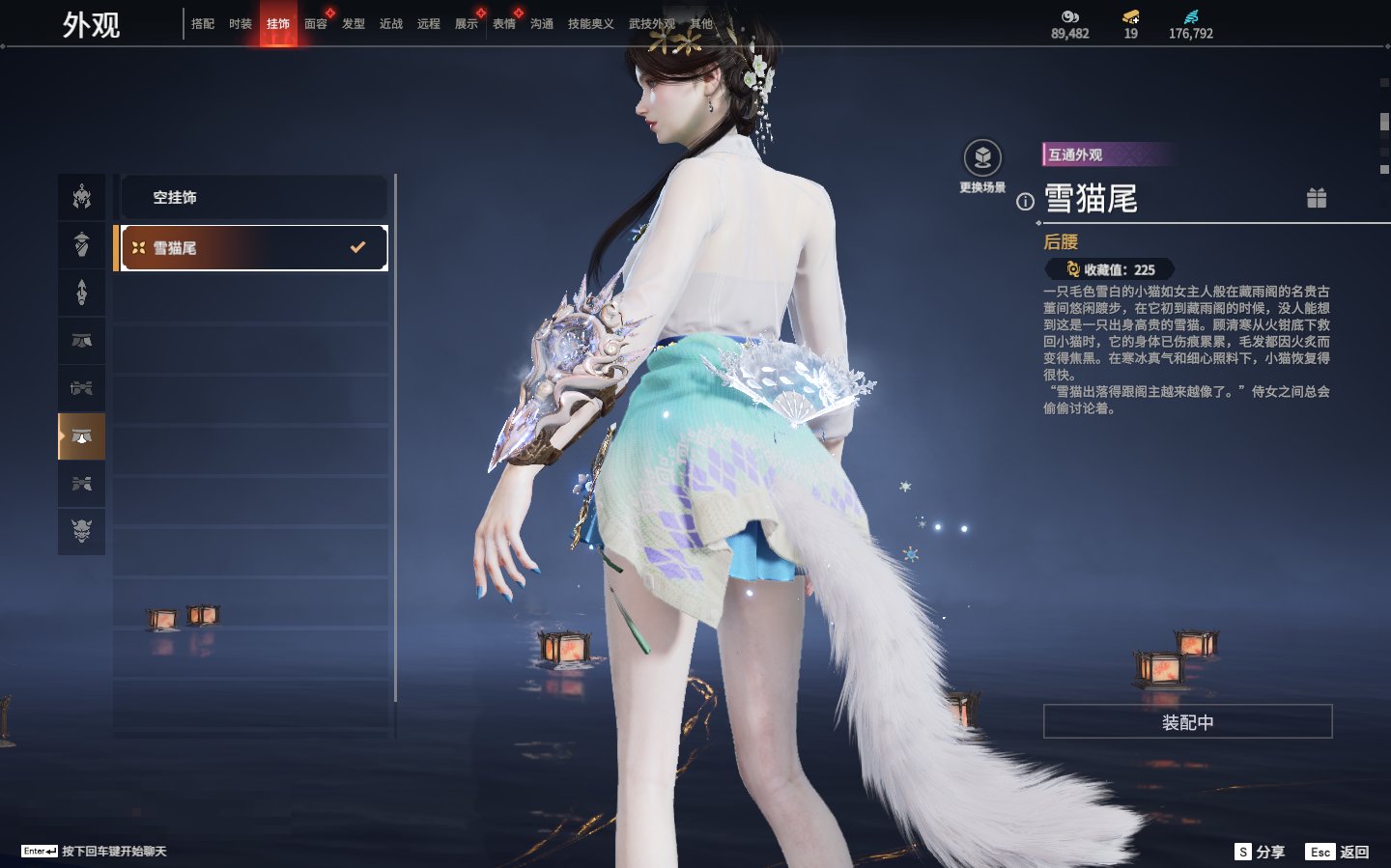The height and width of the screenshot is (868, 1391).
Task: Select the 空挂饰 empty accessory entry
Action: tap(253, 198)
